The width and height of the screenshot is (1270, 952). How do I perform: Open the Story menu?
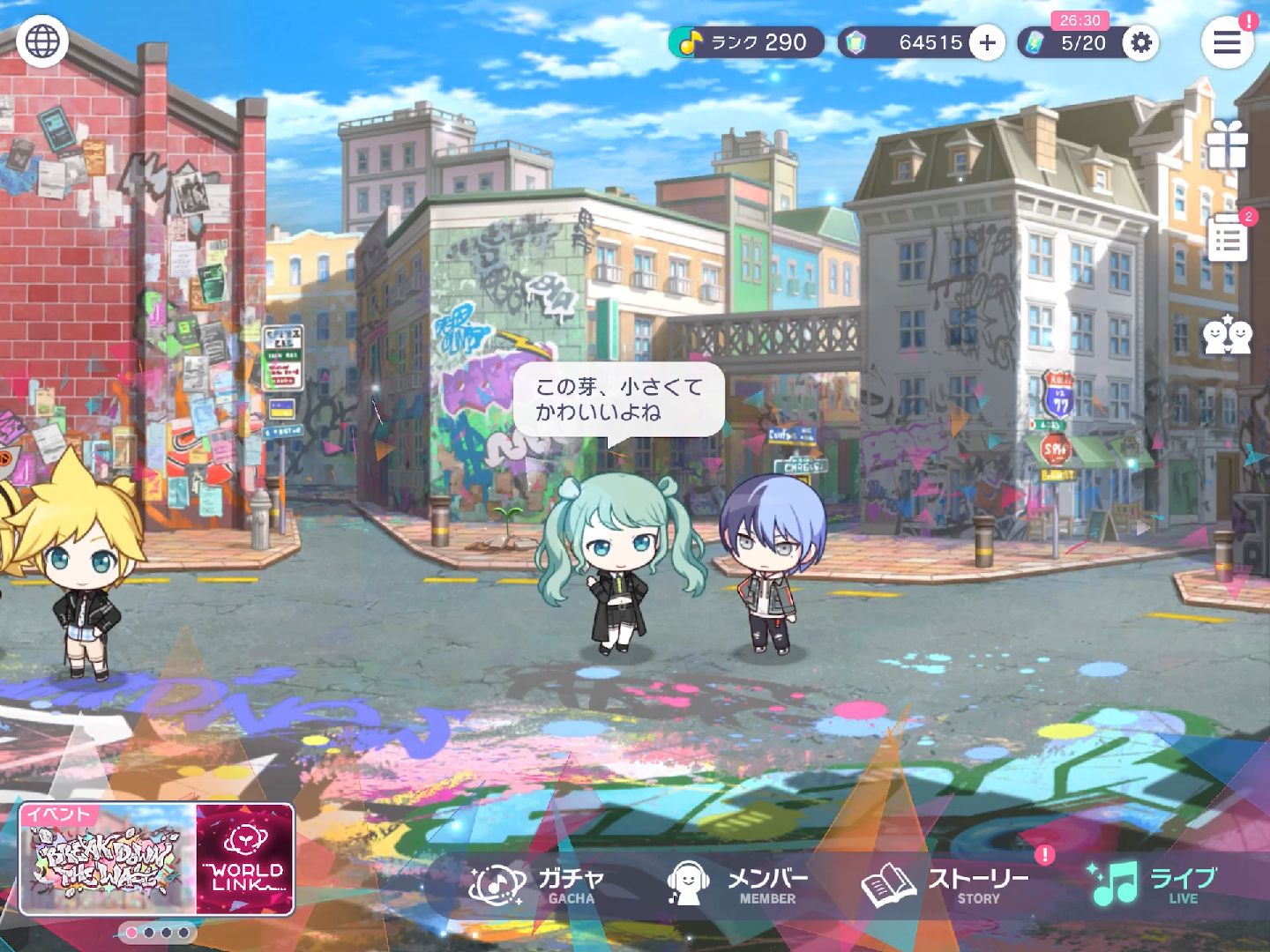(x=945, y=885)
